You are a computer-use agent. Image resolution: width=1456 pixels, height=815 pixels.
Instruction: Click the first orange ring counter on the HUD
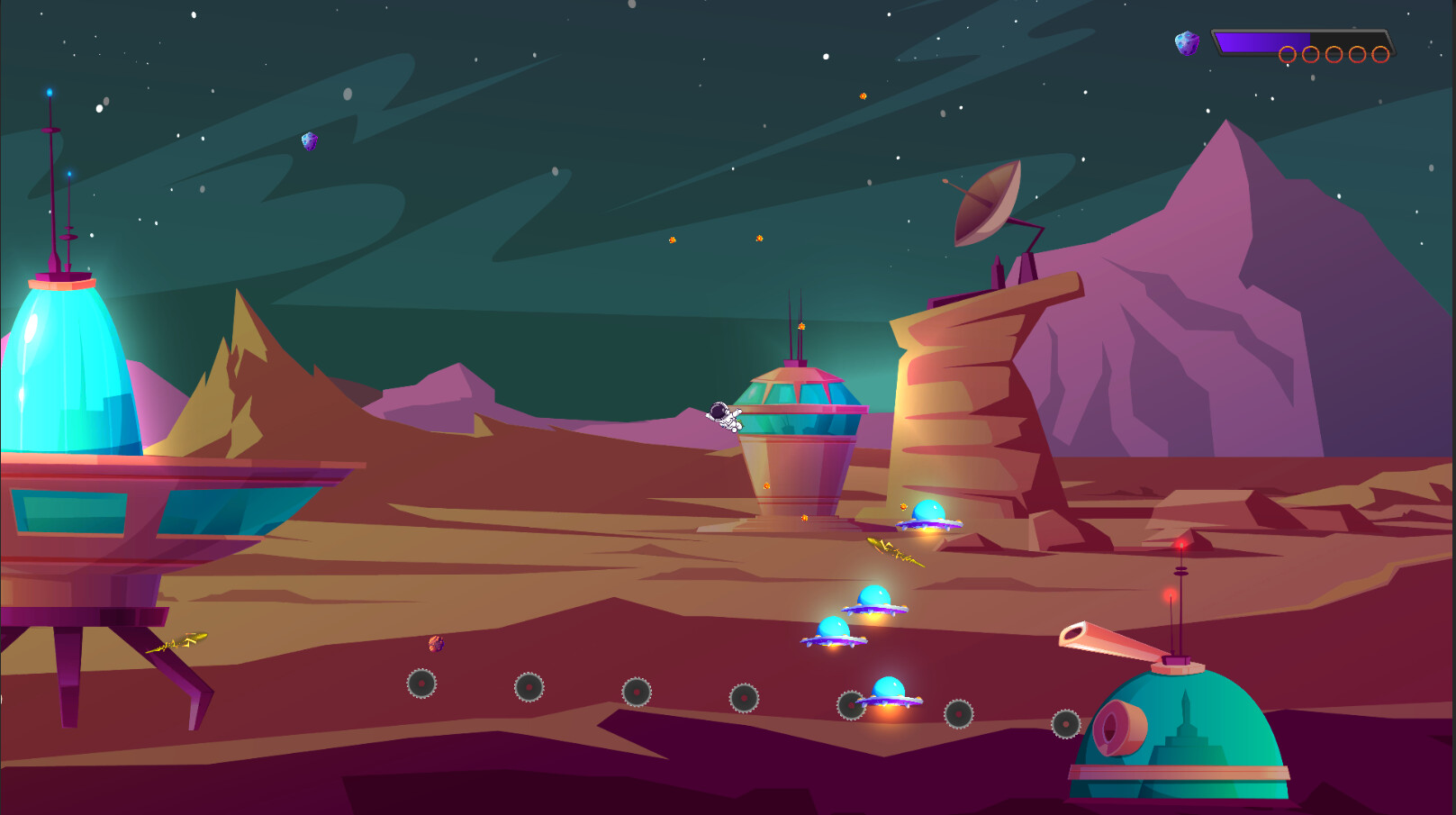click(x=1288, y=54)
